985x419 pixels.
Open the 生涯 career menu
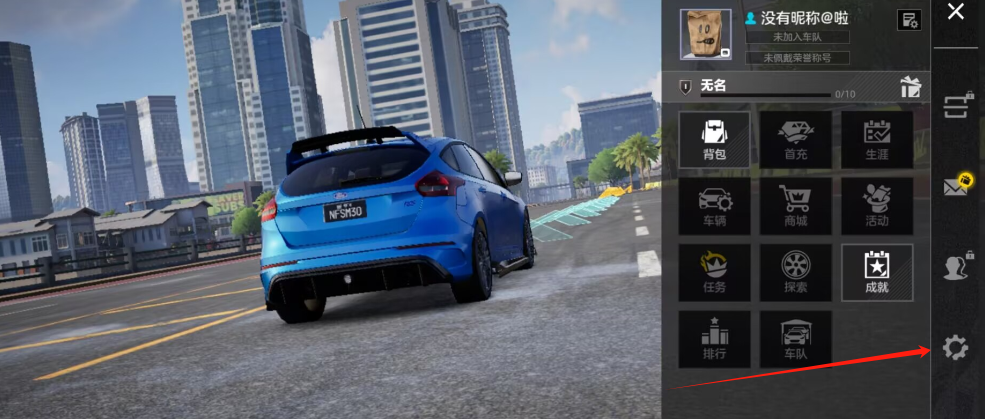coord(876,138)
